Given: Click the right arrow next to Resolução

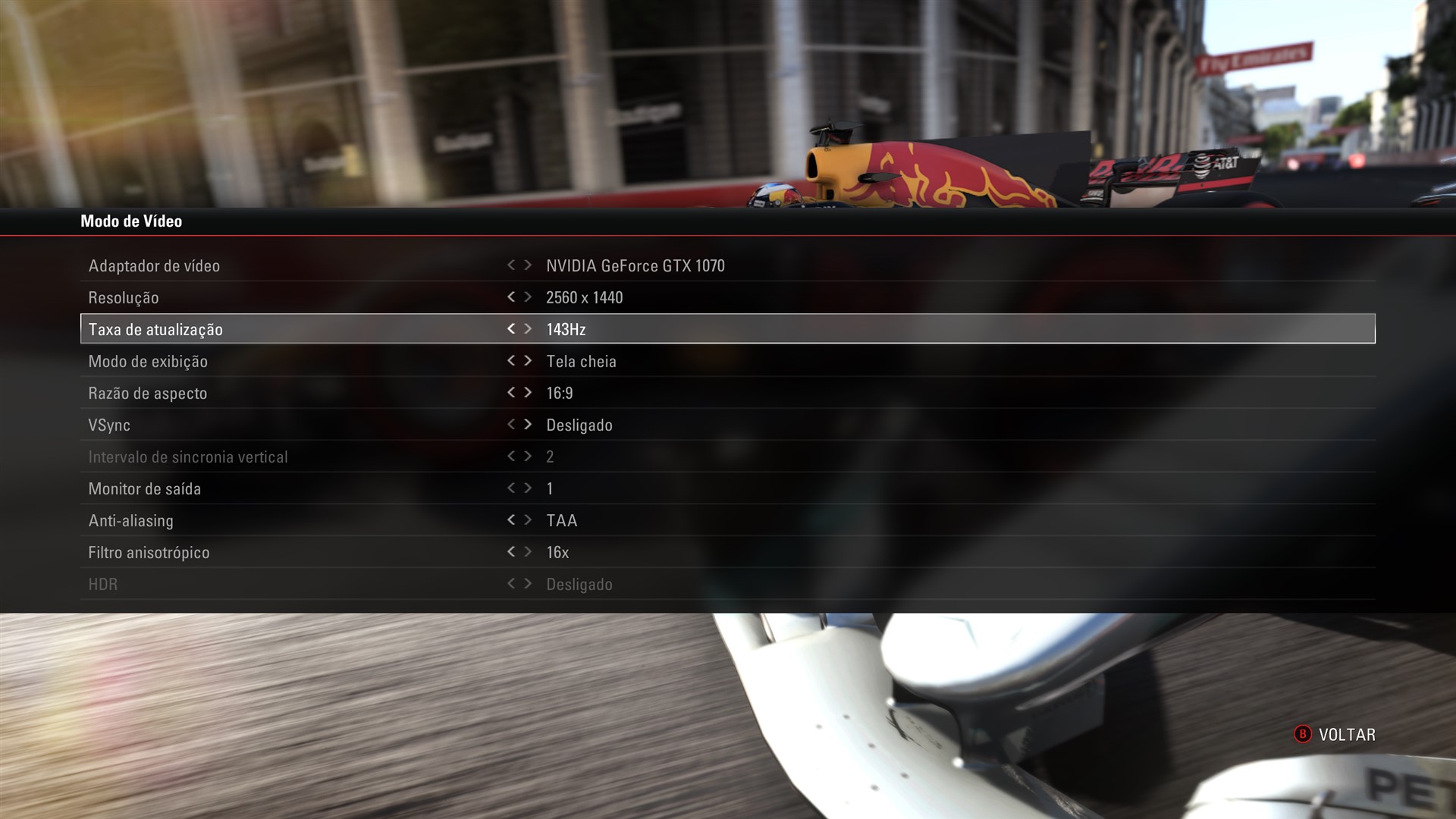Looking at the screenshot, I should click(529, 297).
